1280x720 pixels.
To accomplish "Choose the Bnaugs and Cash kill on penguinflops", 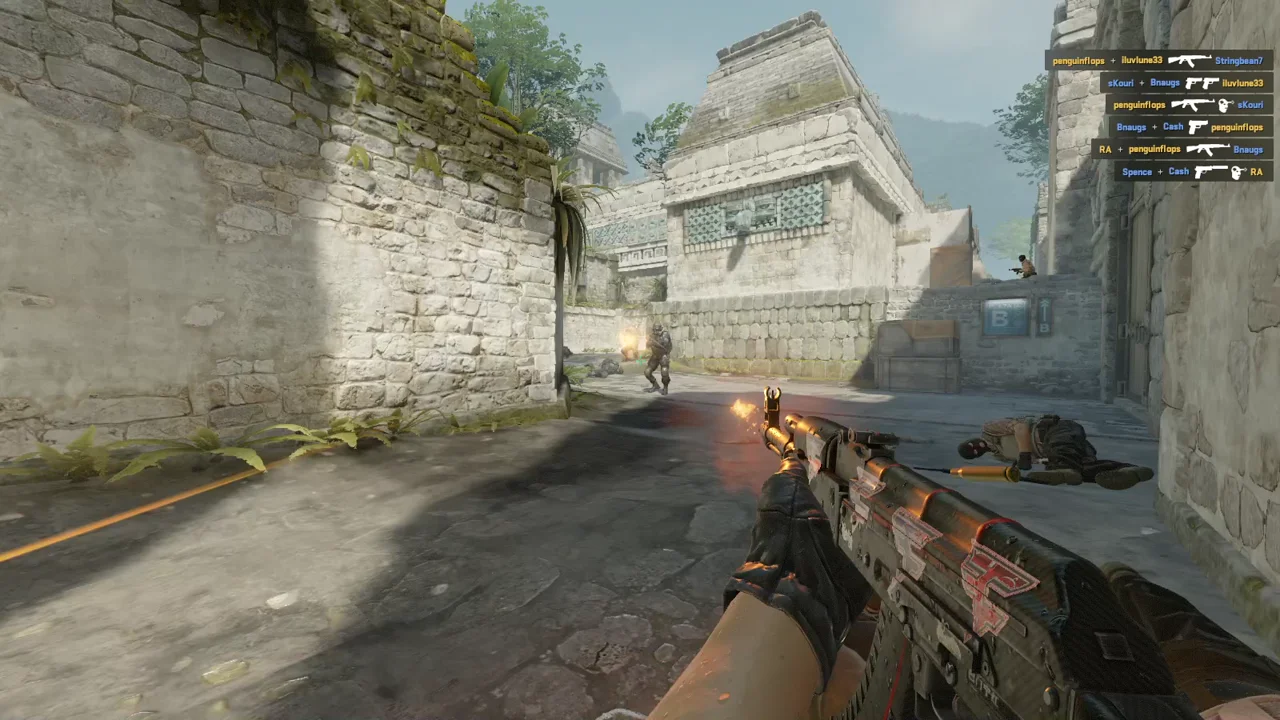I will (x=1190, y=127).
